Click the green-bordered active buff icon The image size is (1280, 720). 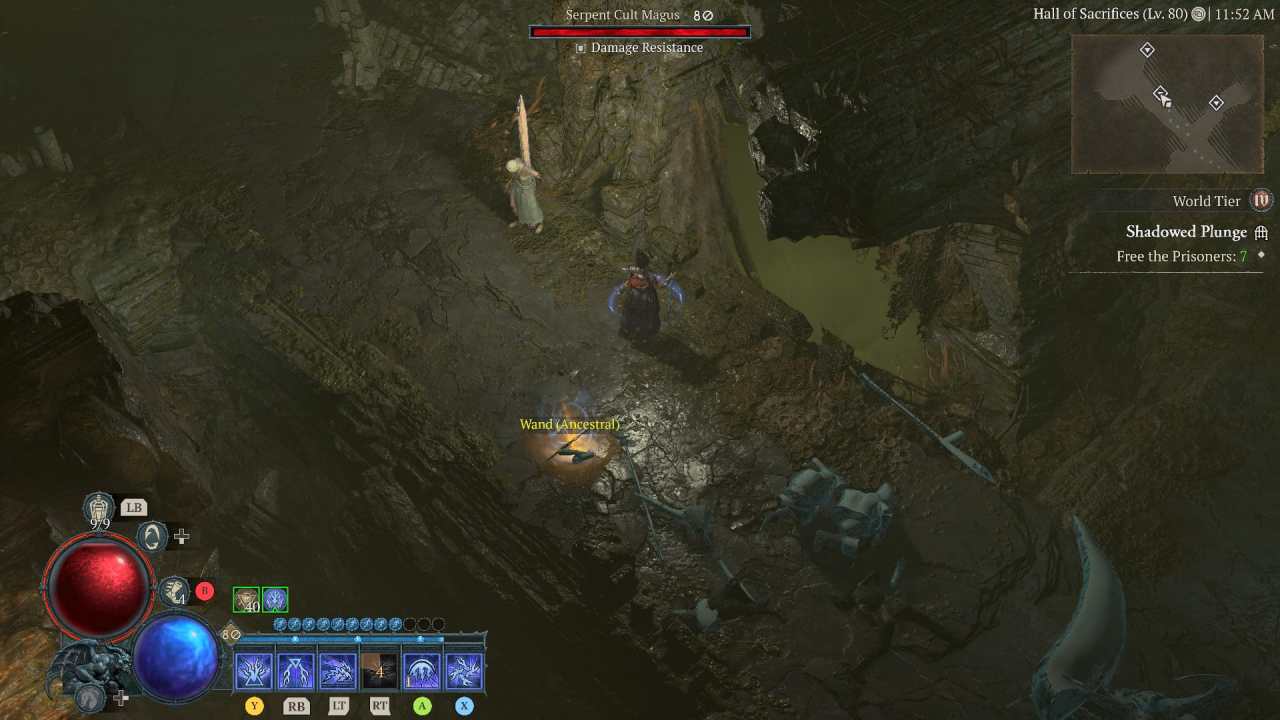point(274,597)
